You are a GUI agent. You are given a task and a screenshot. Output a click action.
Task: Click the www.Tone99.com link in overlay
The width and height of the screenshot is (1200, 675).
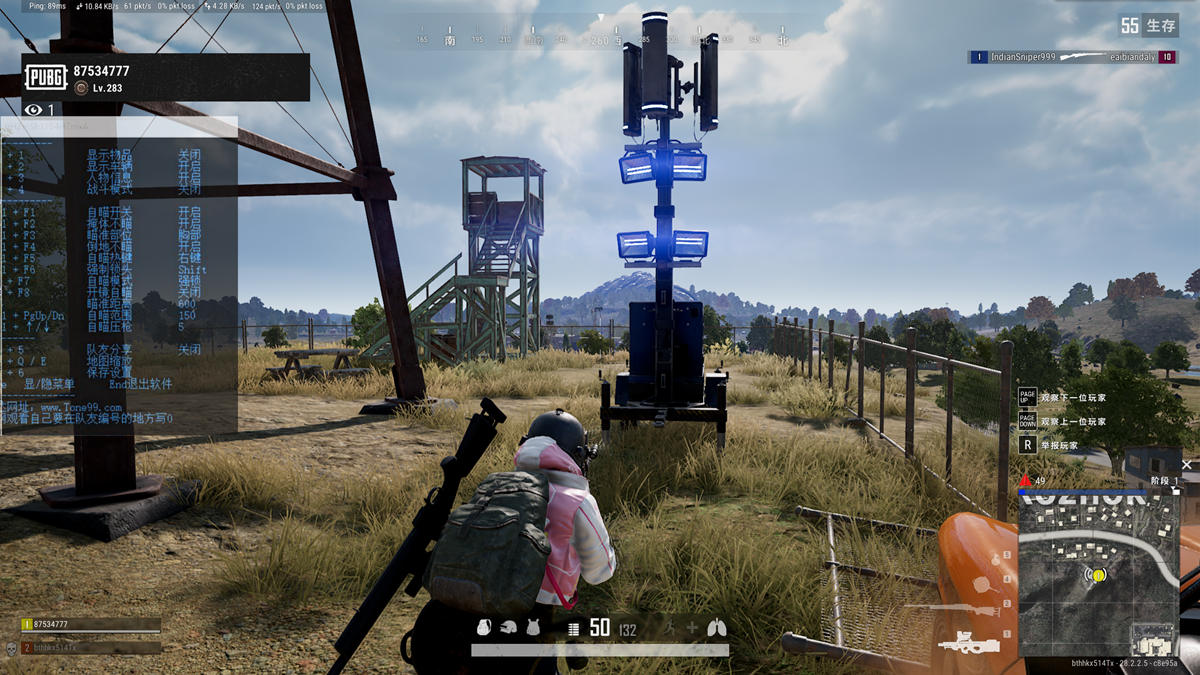click(x=81, y=407)
